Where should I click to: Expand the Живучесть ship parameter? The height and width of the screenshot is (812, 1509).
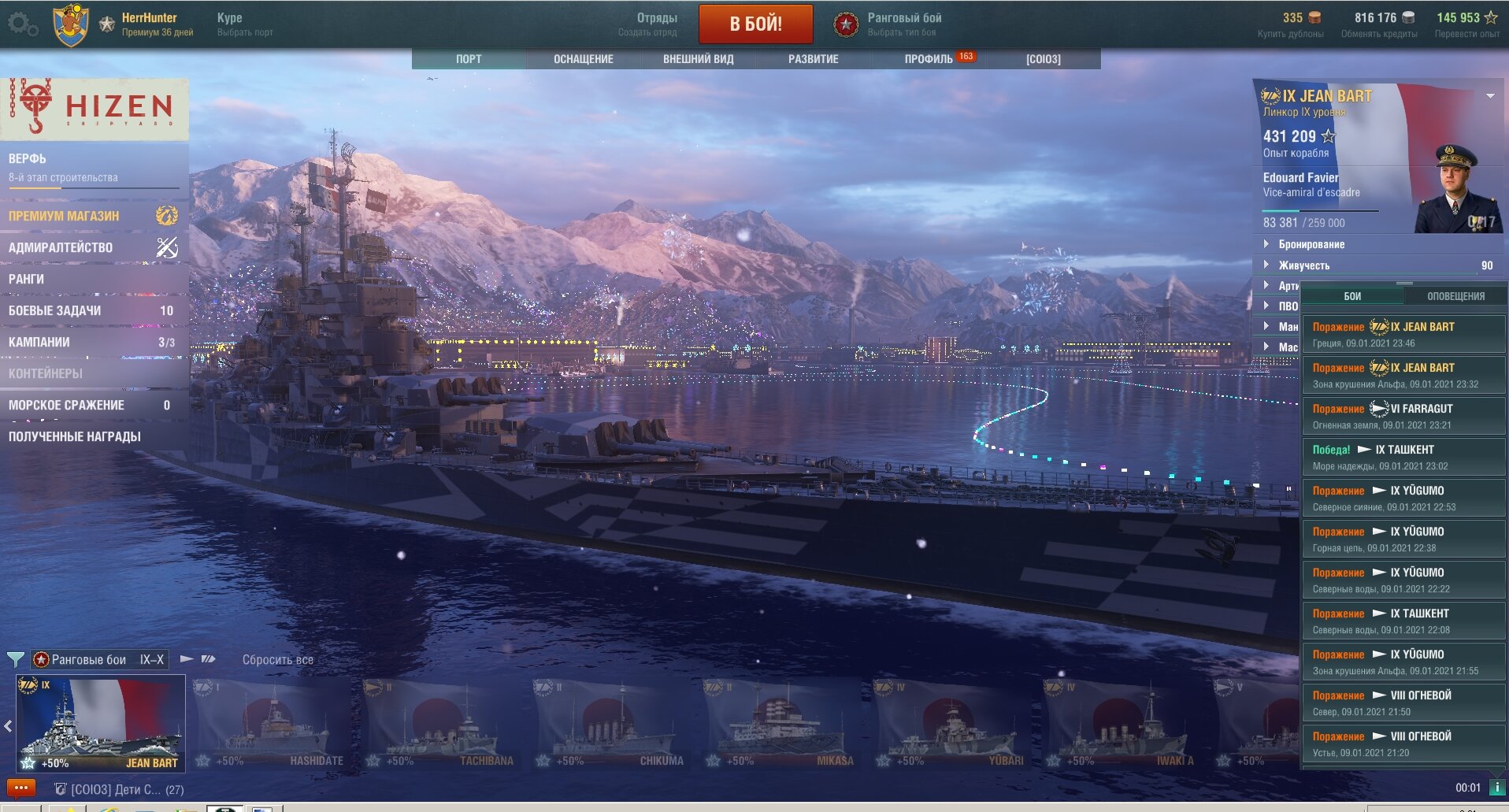1303,265
